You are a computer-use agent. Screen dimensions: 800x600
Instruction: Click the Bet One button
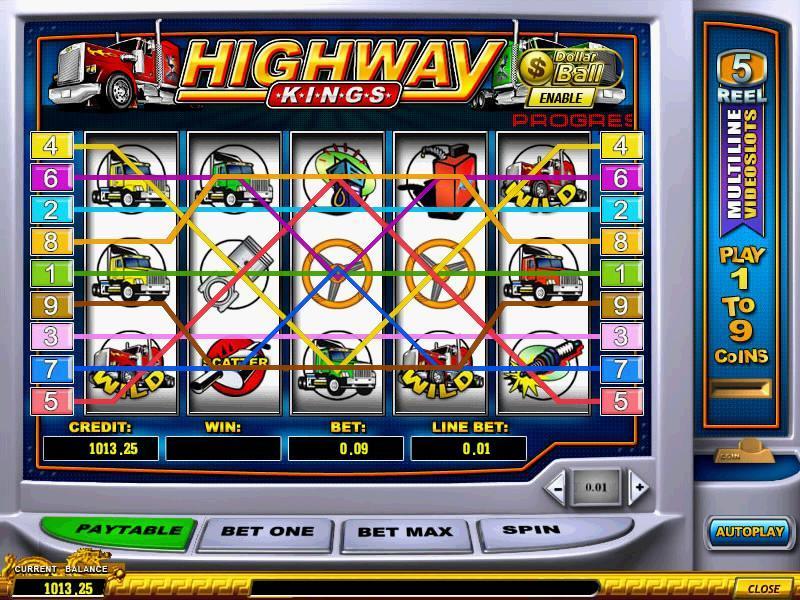pos(267,532)
